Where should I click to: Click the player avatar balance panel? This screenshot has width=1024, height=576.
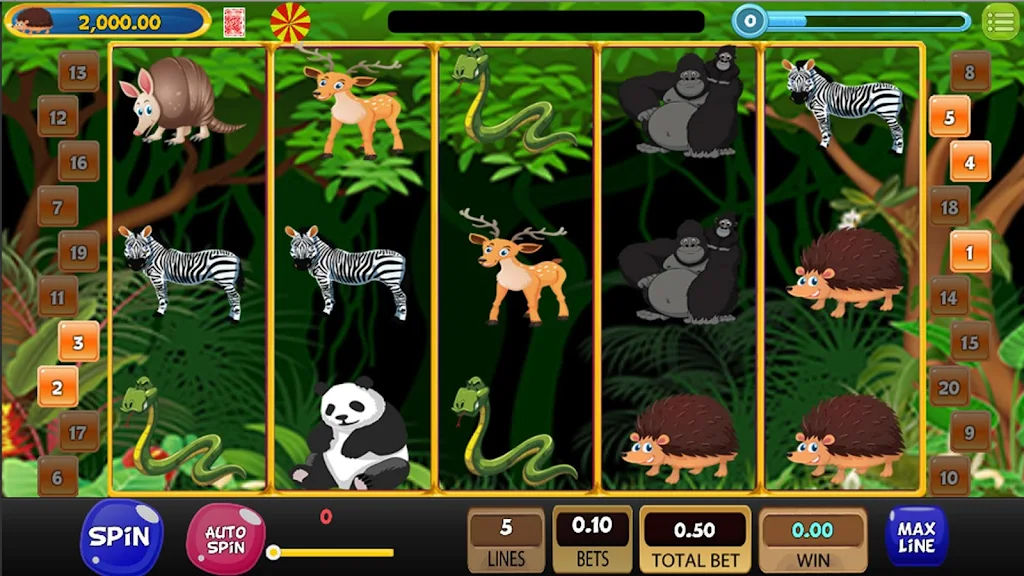107,21
